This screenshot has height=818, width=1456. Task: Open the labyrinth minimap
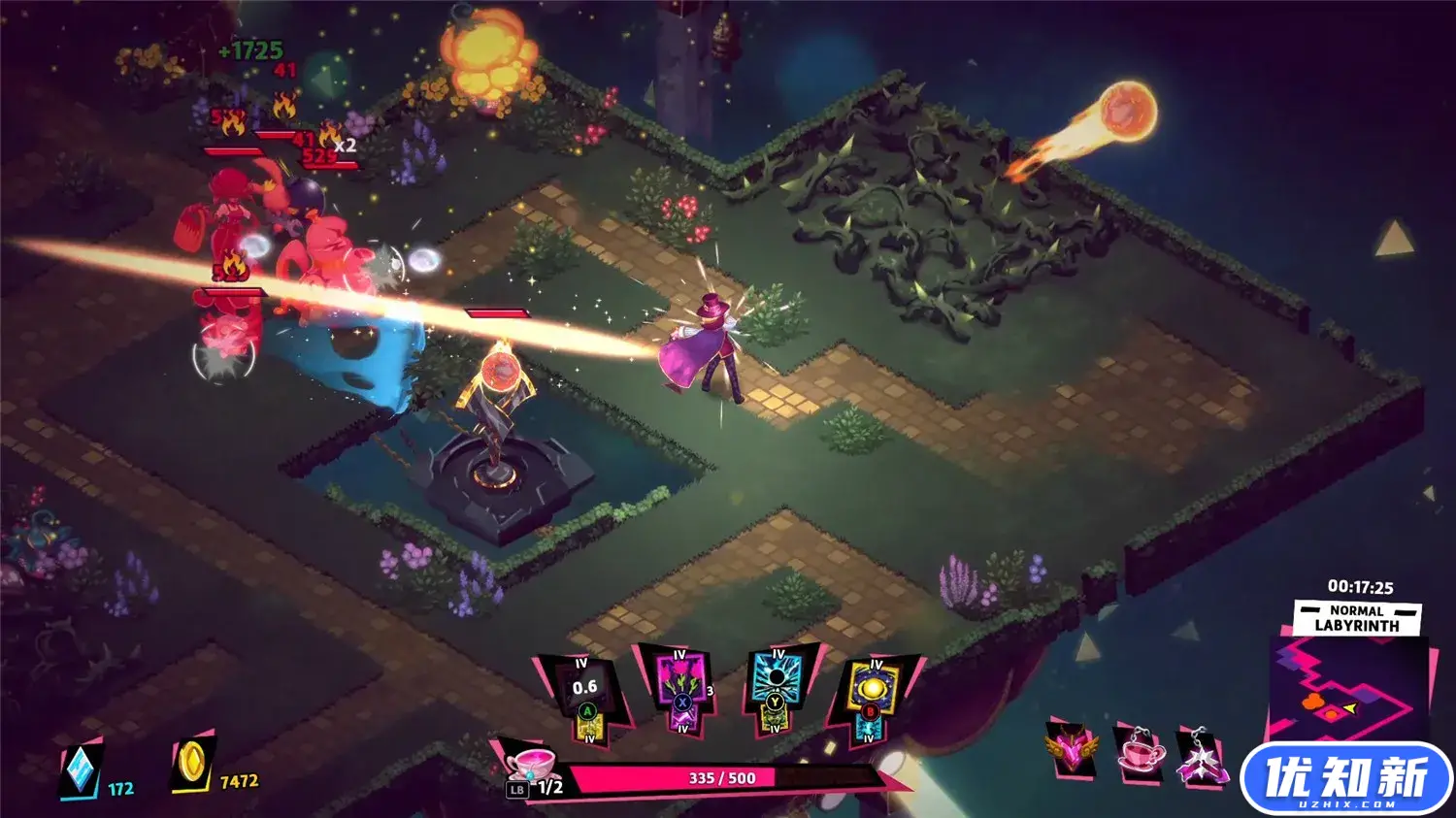click(1347, 691)
